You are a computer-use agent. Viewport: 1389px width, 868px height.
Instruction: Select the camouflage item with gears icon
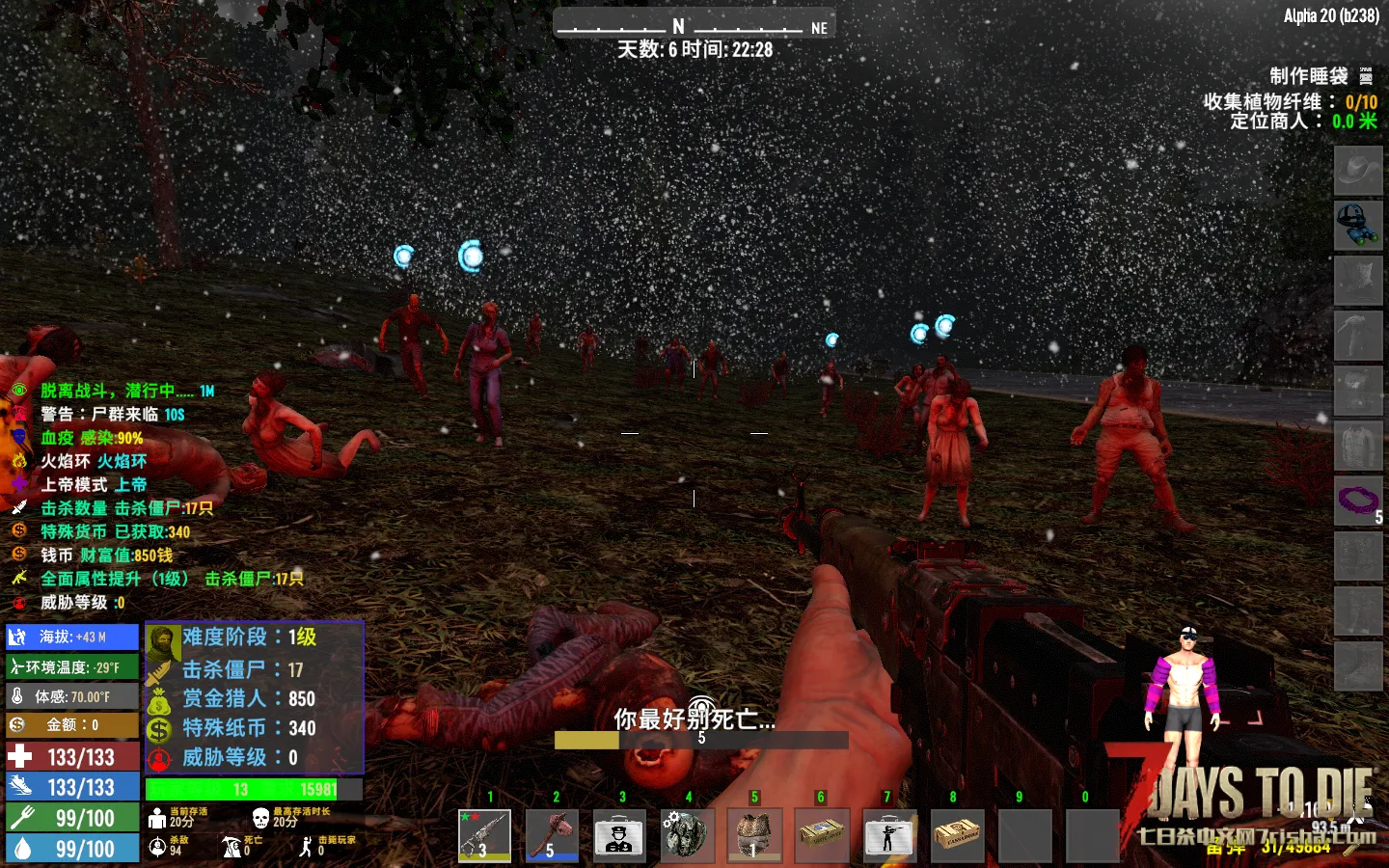(686, 834)
